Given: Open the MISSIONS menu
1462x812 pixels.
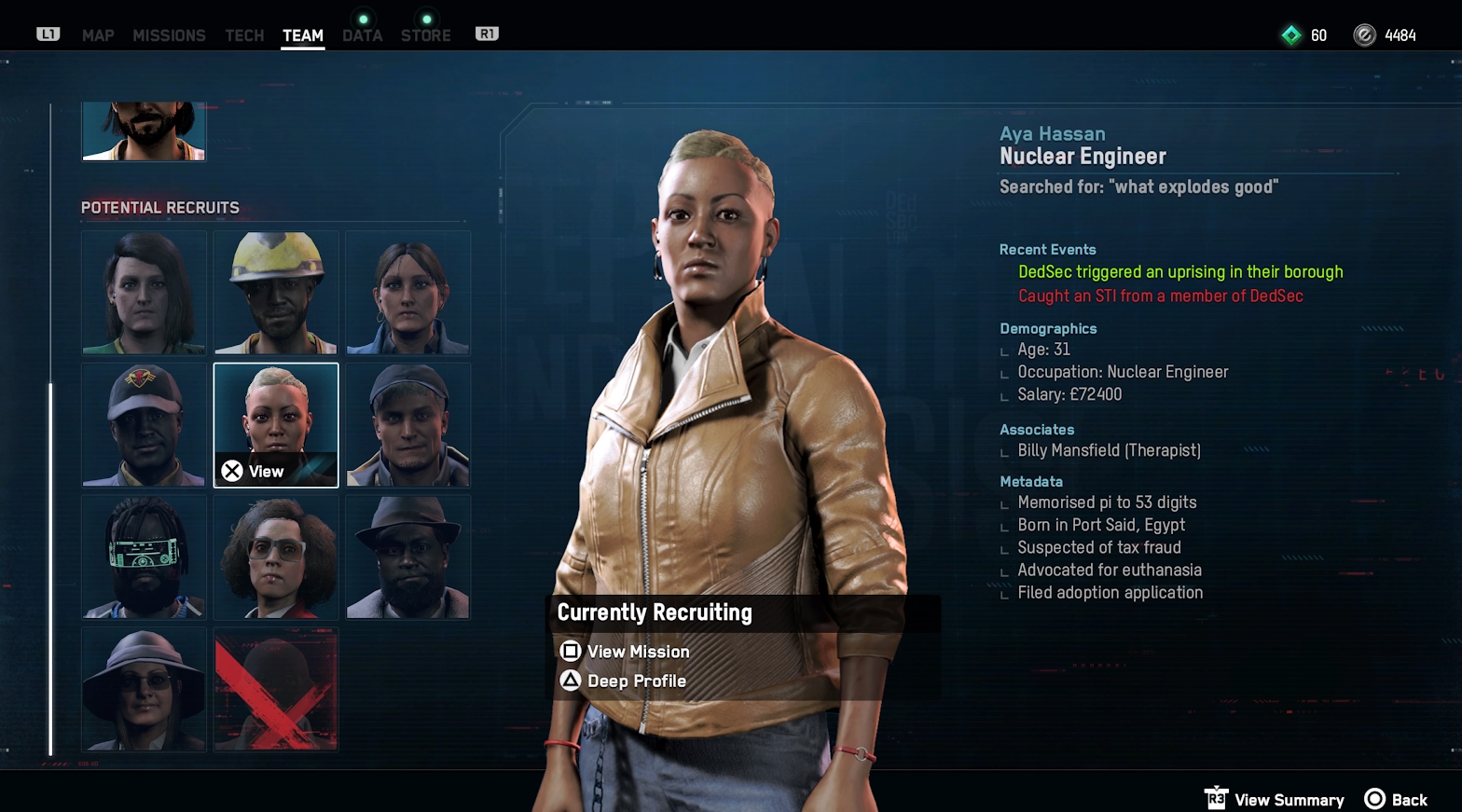Looking at the screenshot, I should (x=170, y=35).
